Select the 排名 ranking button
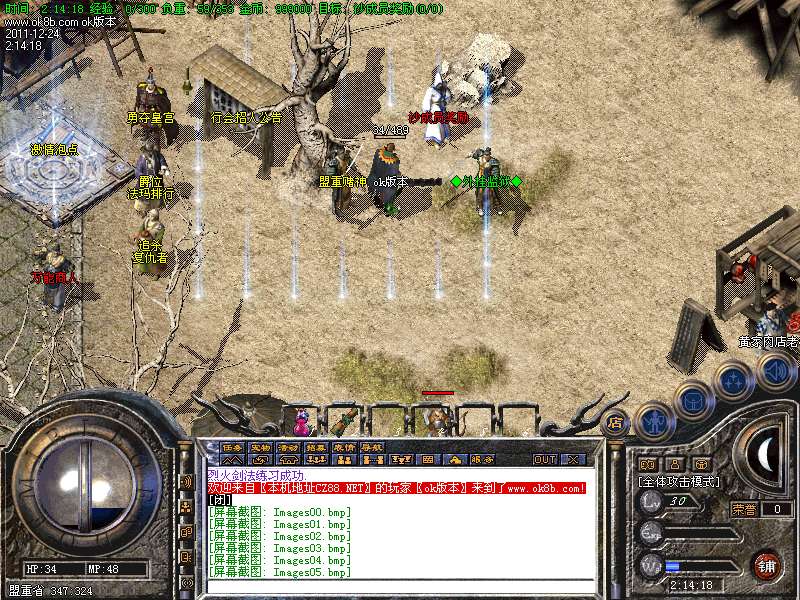This screenshot has width=800, height=600. (x=316, y=447)
